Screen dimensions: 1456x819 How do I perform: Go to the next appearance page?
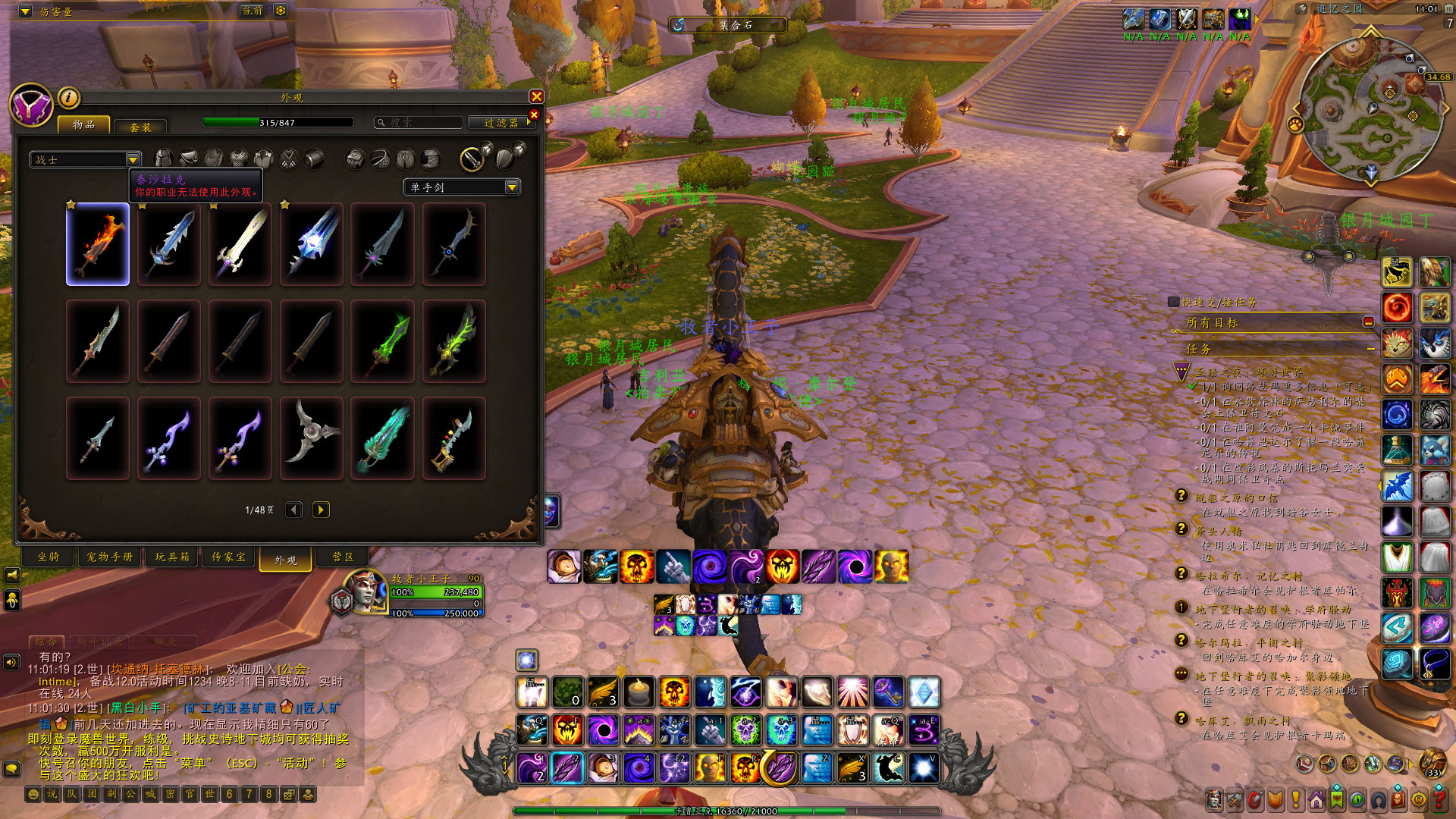[321, 510]
